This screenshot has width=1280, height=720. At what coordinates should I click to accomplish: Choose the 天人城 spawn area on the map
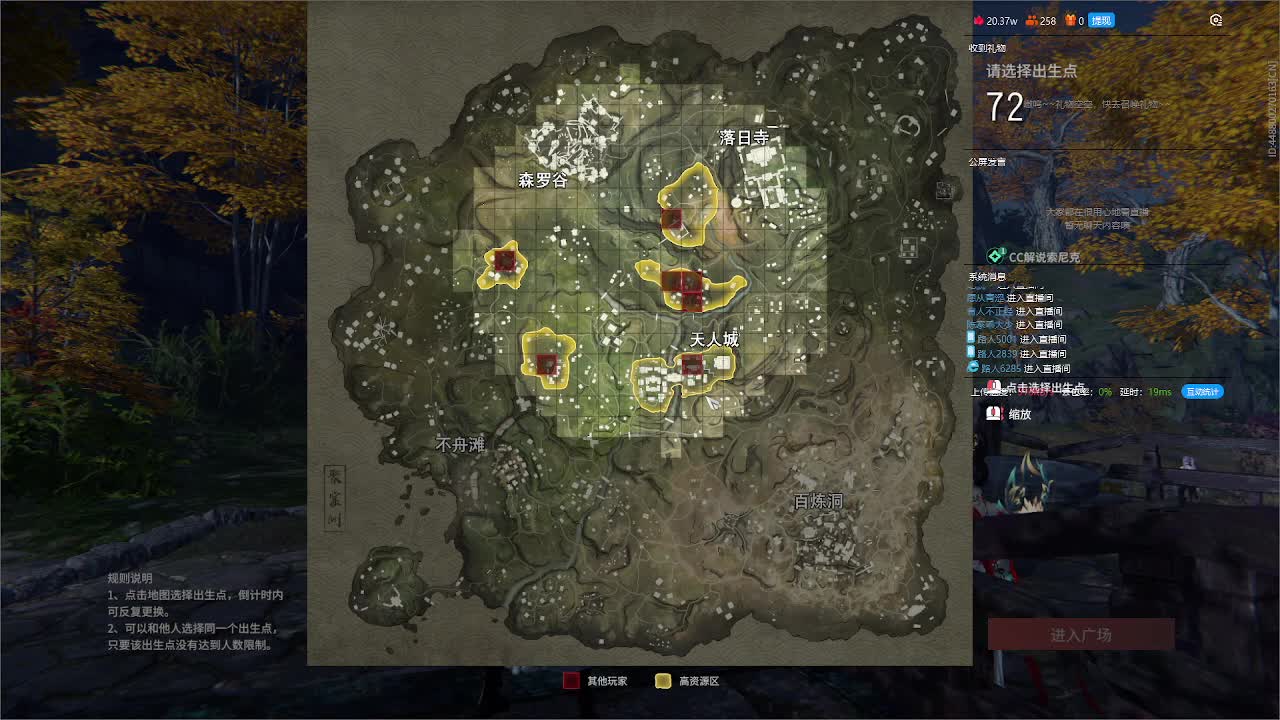(714, 340)
